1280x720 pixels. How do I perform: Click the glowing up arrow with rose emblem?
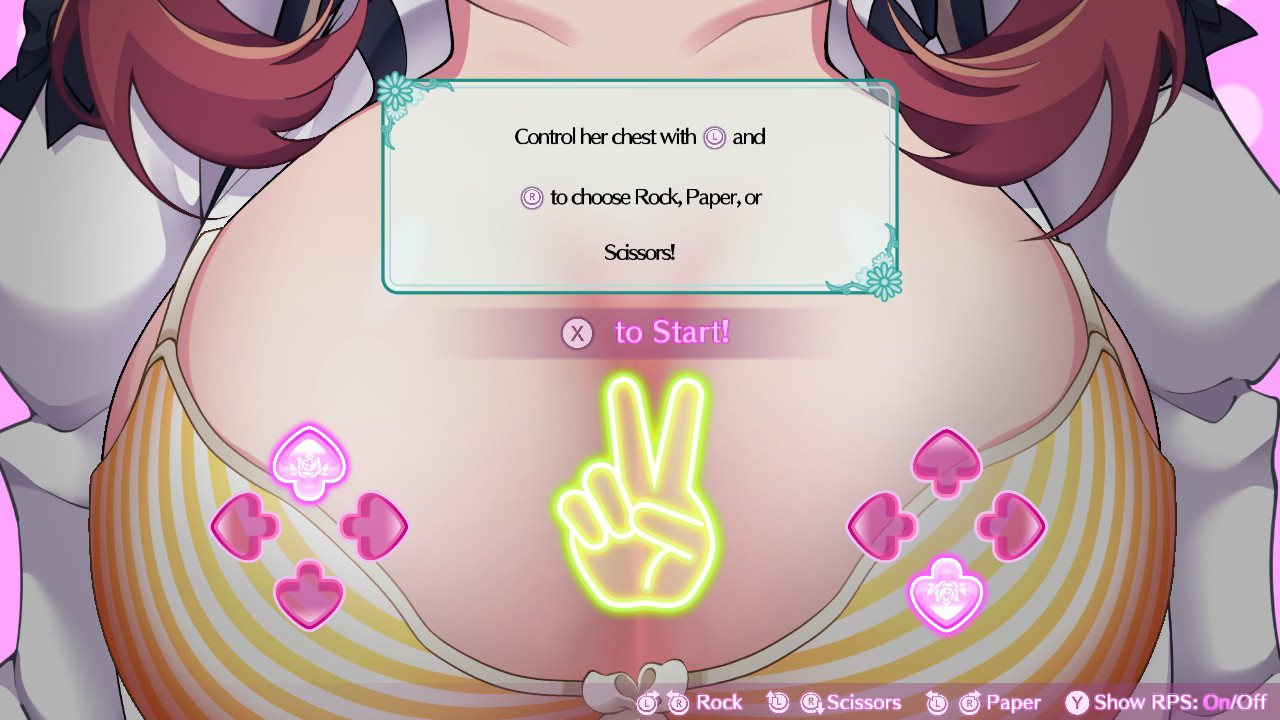[309, 463]
